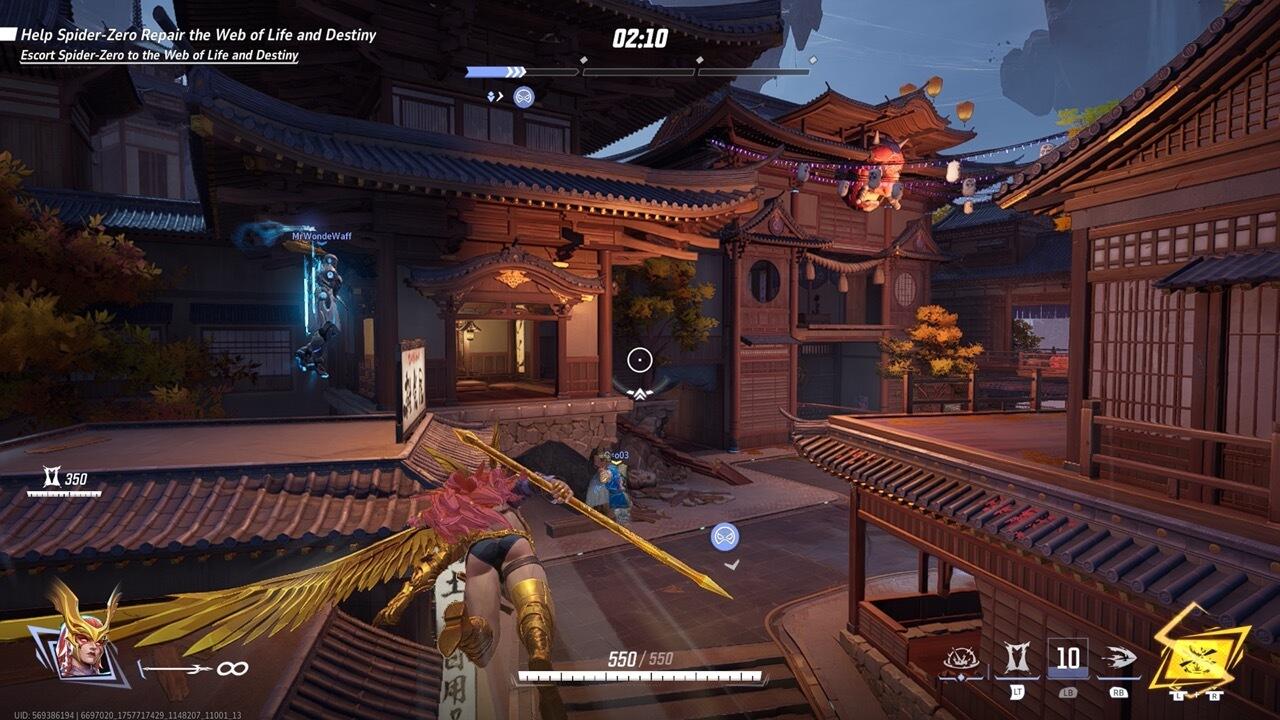
Task: Activate the golden lightning ultimate ability
Action: [x=1198, y=650]
